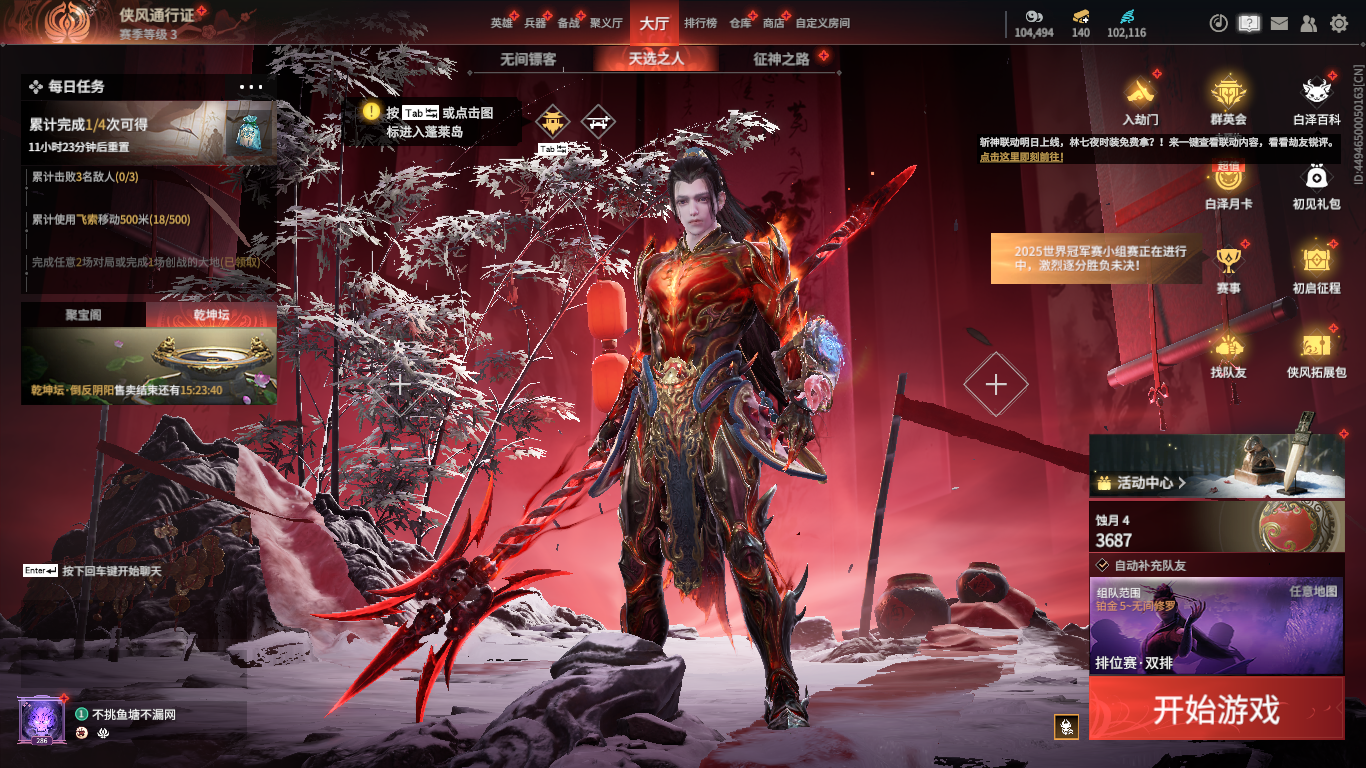The width and height of the screenshot is (1366, 768).
Task: Switch to the 征神之路 tab
Action: 781,59
